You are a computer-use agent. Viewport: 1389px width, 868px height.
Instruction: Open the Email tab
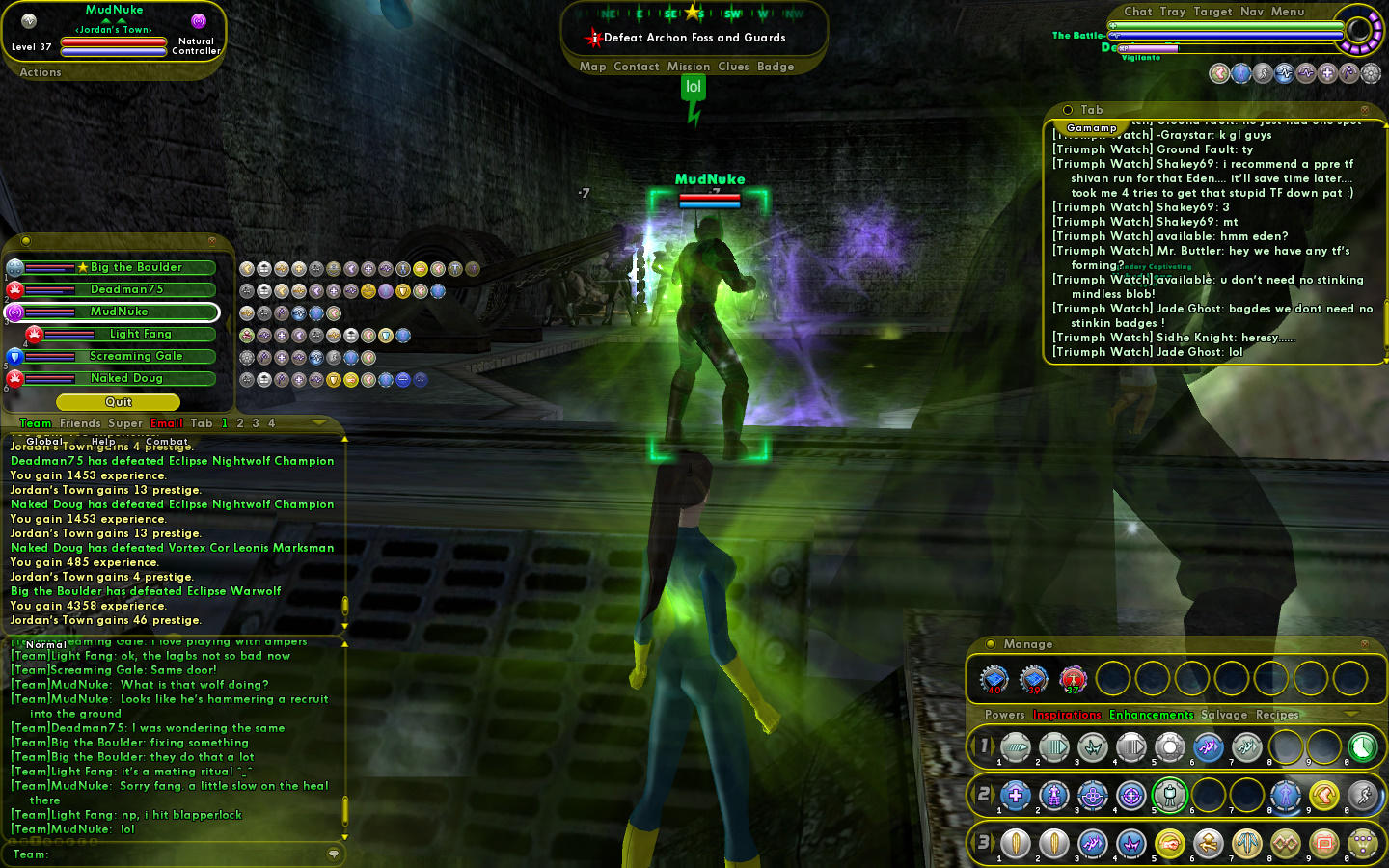point(167,423)
